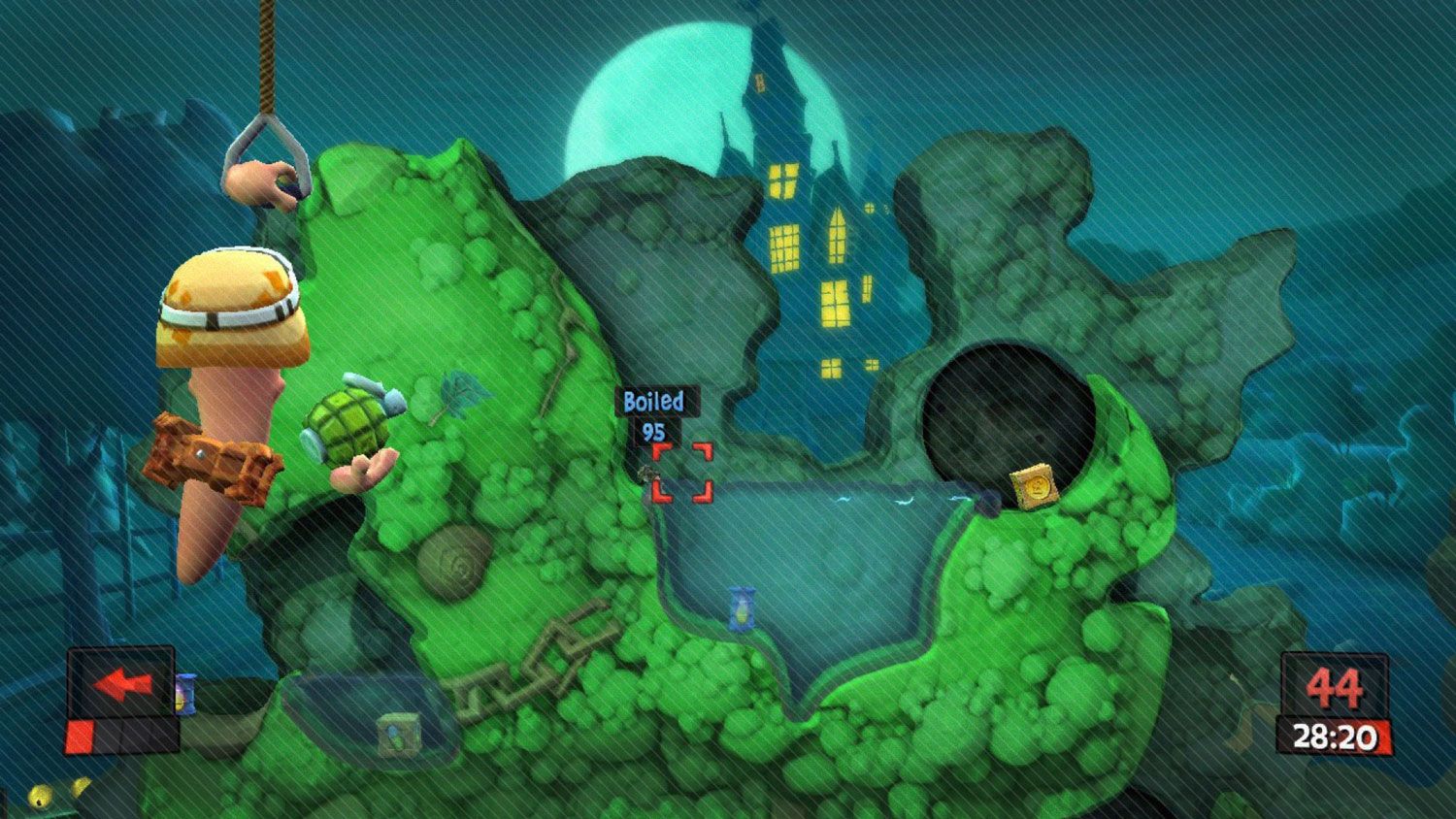The image size is (1456, 819).
Task: Click the red targeting crosshair brackets
Action: (682, 472)
